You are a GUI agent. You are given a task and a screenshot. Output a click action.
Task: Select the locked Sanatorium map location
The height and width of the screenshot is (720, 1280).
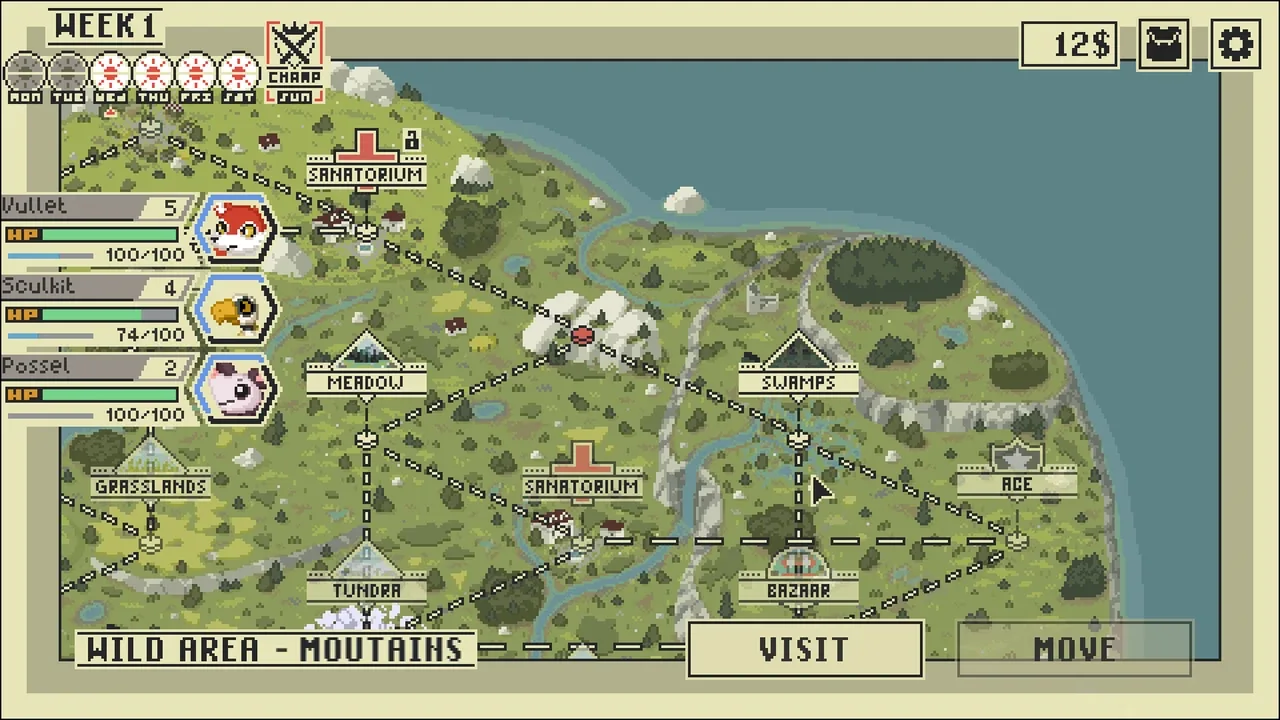[x=366, y=160]
